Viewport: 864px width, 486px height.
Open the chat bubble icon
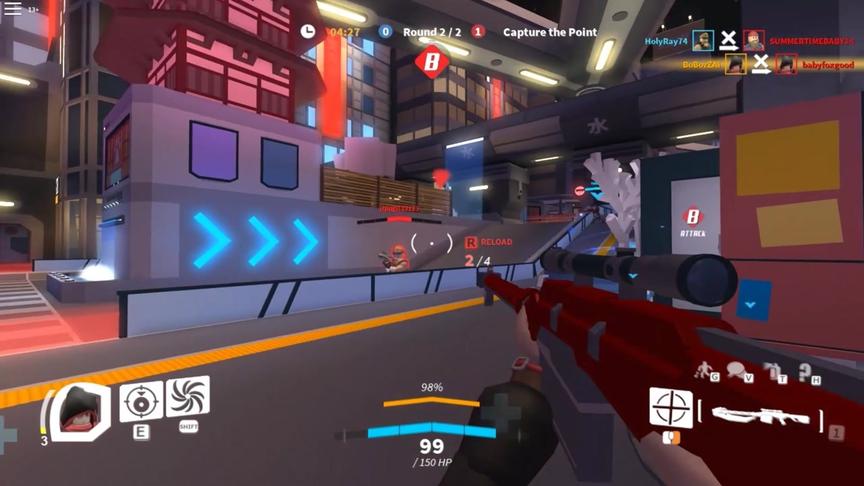(x=737, y=371)
